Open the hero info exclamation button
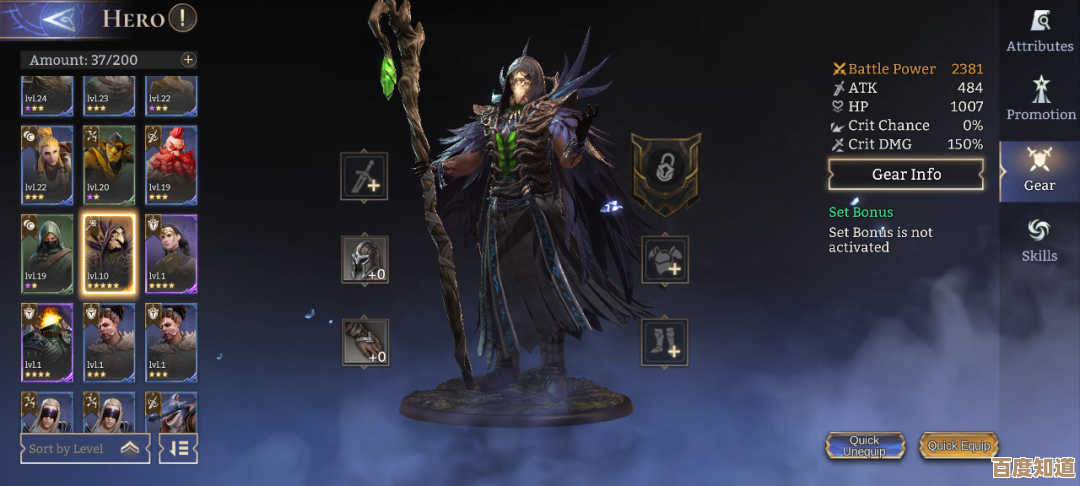This screenshot has height=486, width=1080. pos(182,17)
